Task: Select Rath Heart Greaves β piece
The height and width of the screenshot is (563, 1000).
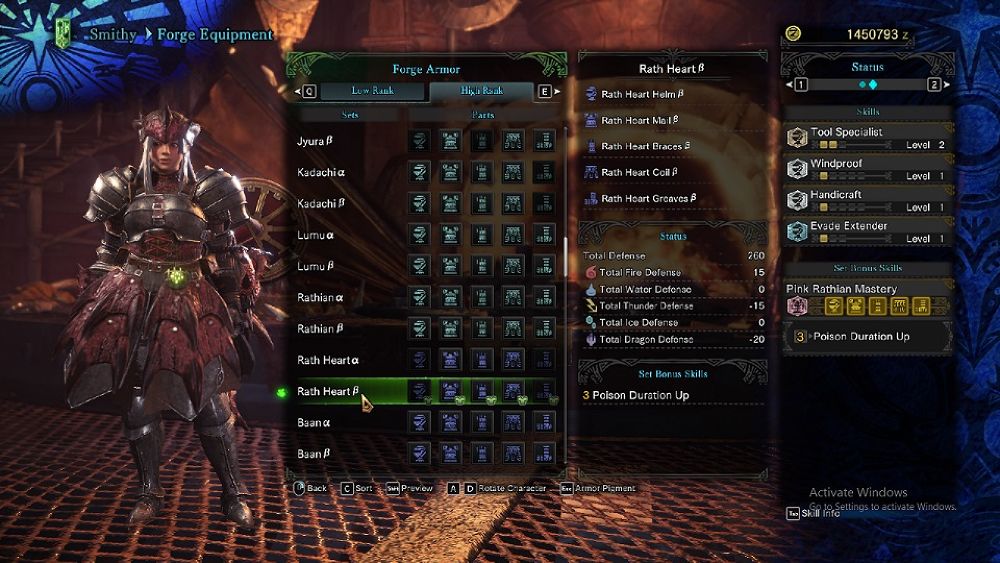Action: pyautogui.click(x=648, y=199)
